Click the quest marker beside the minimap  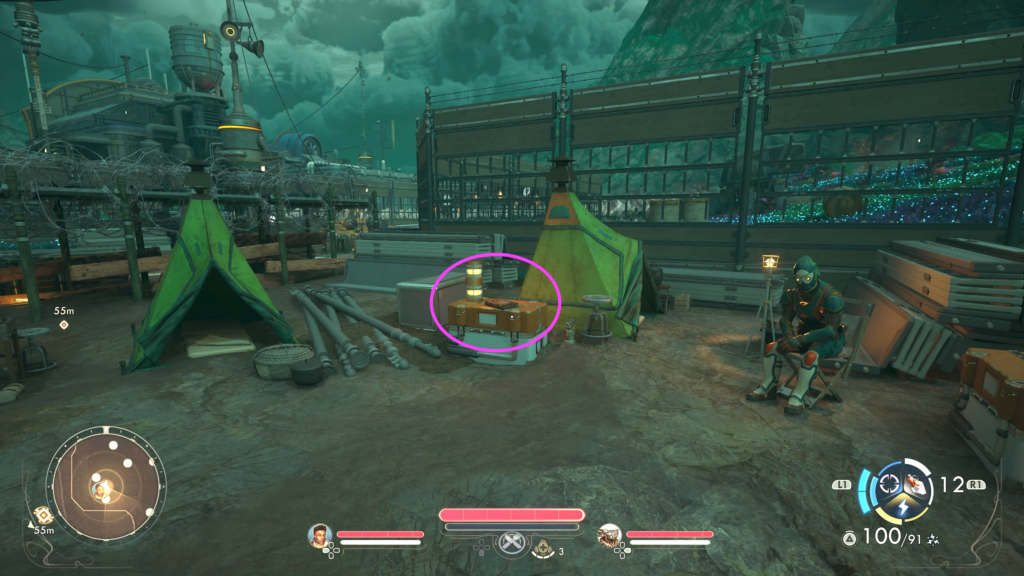pos(43,514)
